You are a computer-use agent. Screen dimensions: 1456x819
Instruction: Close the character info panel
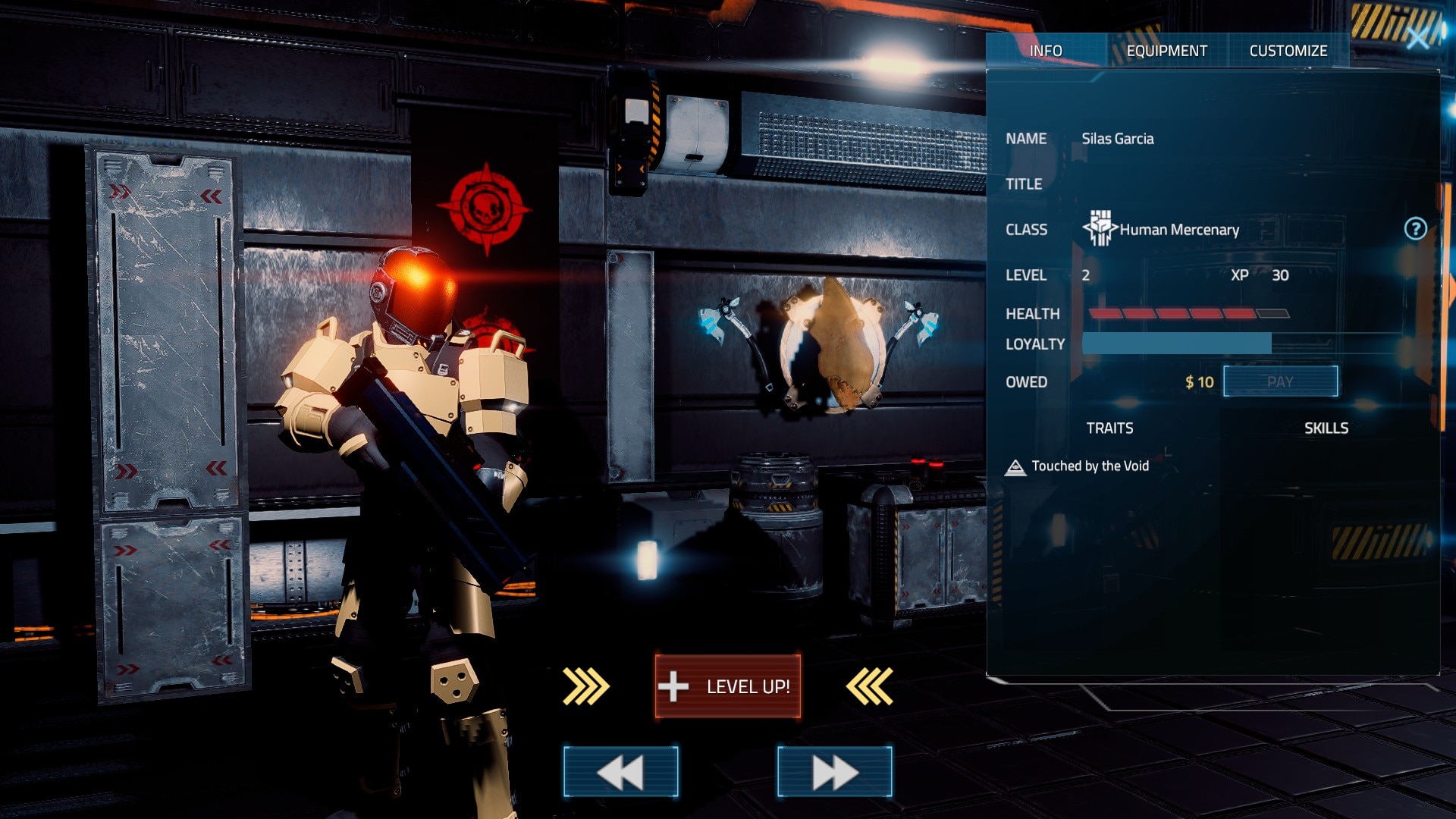[x=1417, y=38]
